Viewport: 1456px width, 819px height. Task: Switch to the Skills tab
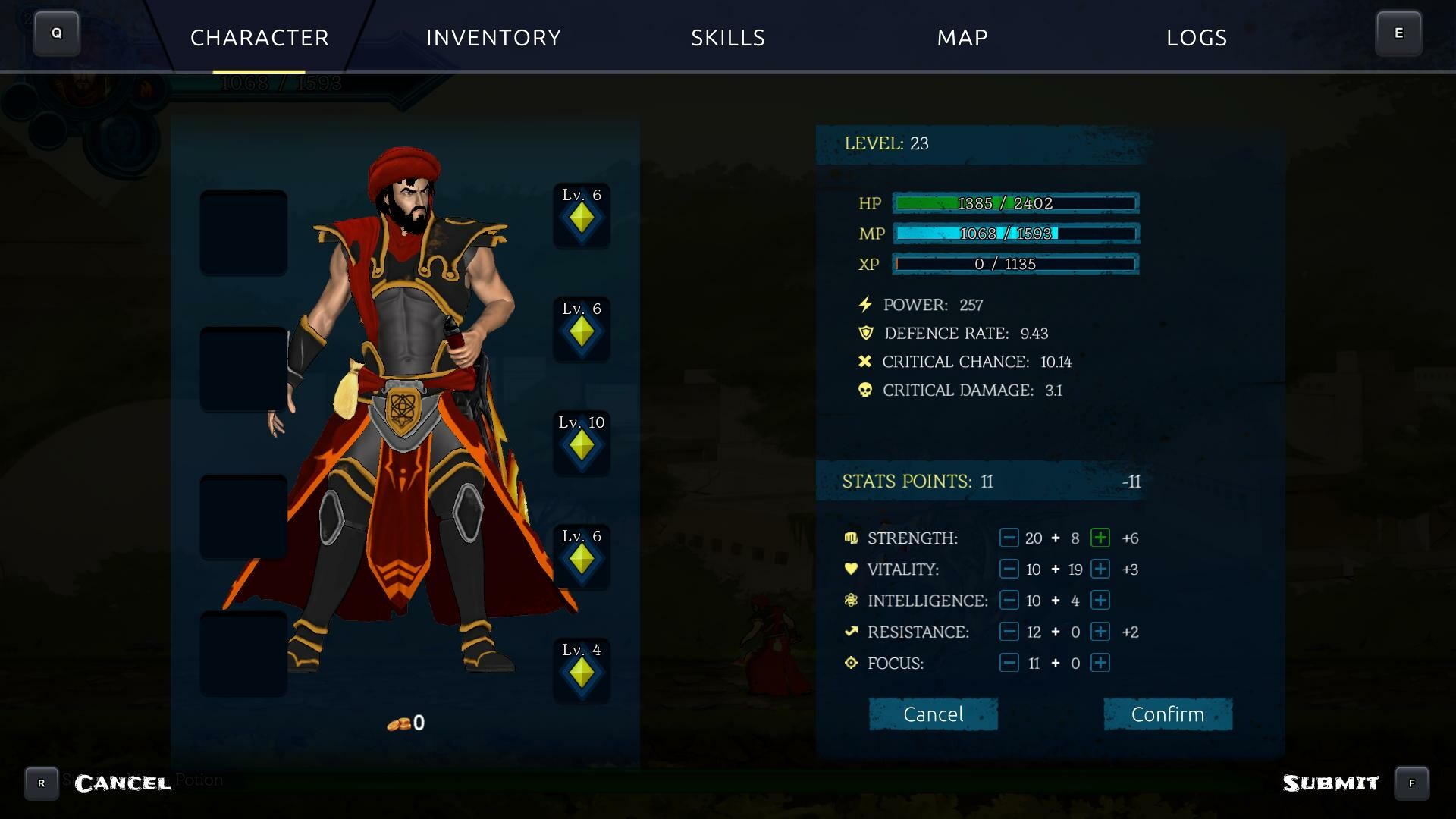tap(727, 38)
